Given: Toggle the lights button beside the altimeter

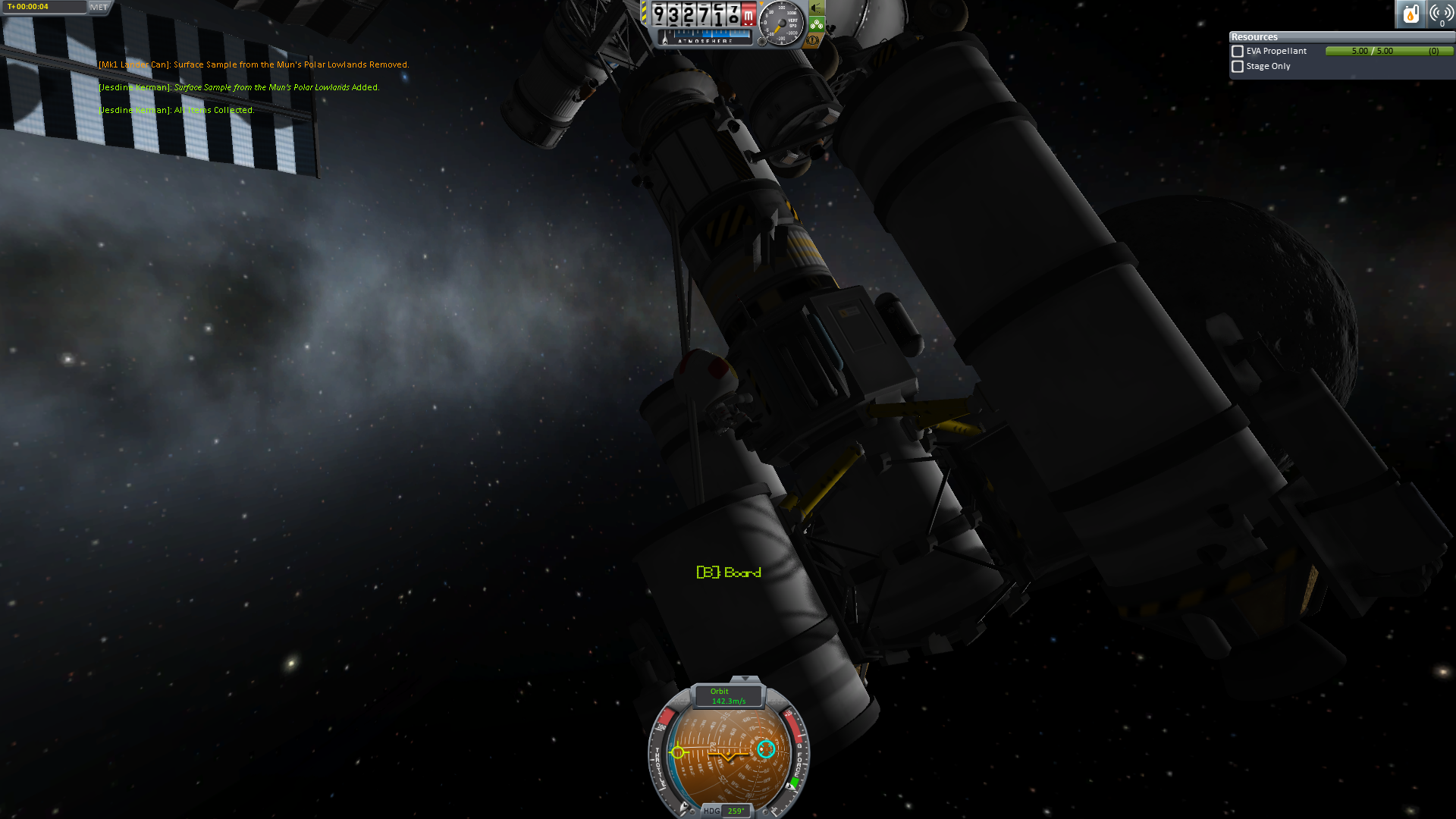Looking at the screenshot, I should tap(816, 8).
